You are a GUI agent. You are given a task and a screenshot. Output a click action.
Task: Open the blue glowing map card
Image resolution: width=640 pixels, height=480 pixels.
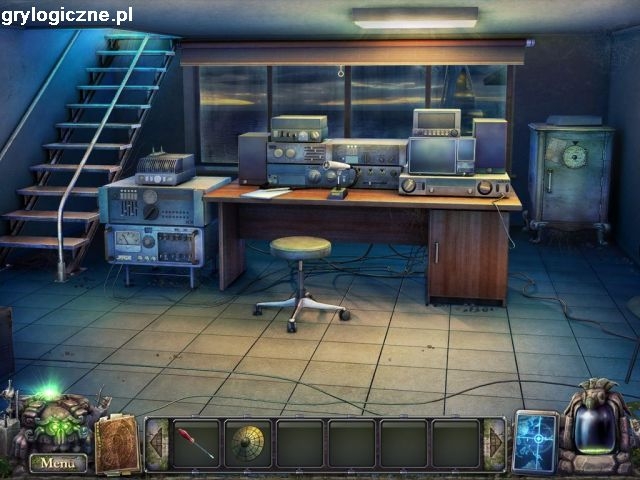pos(534,442)
